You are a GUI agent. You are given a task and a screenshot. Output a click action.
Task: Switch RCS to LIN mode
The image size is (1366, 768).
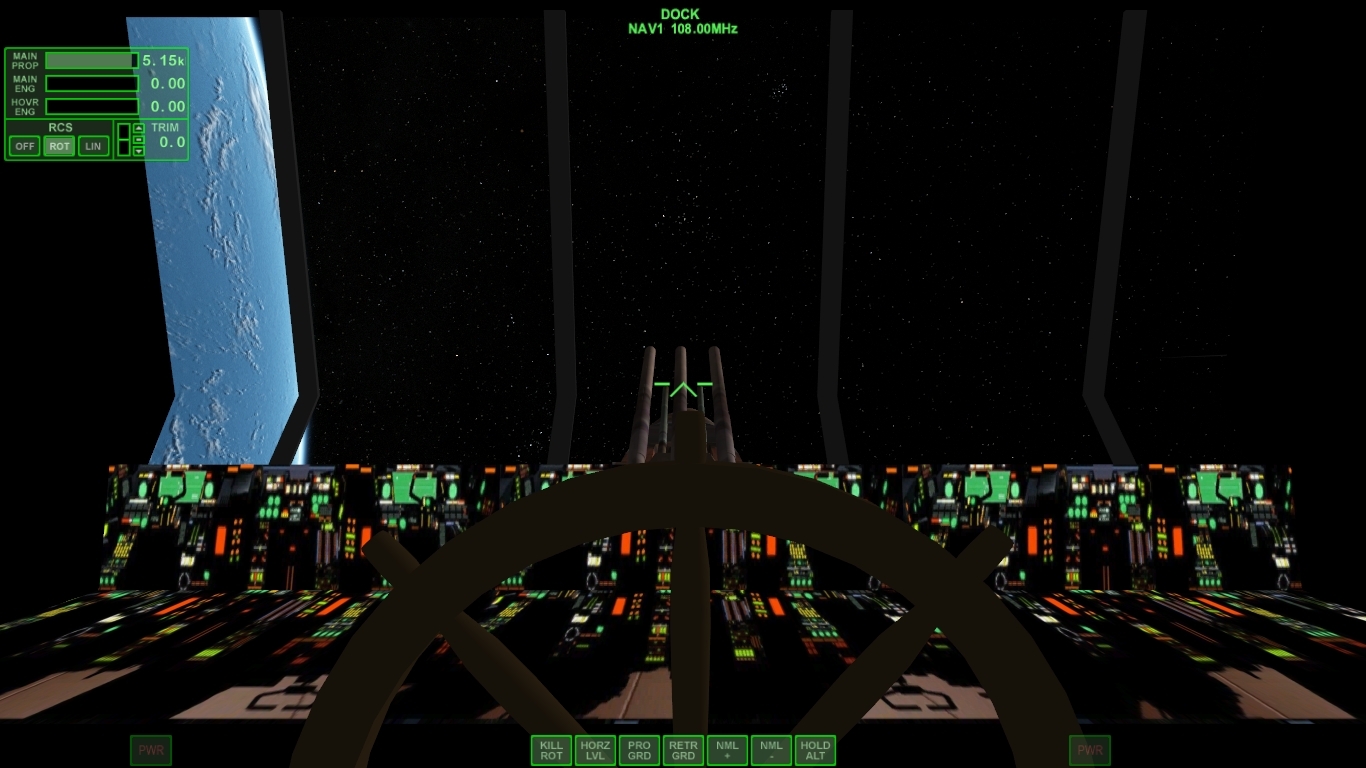click(93, 146)
